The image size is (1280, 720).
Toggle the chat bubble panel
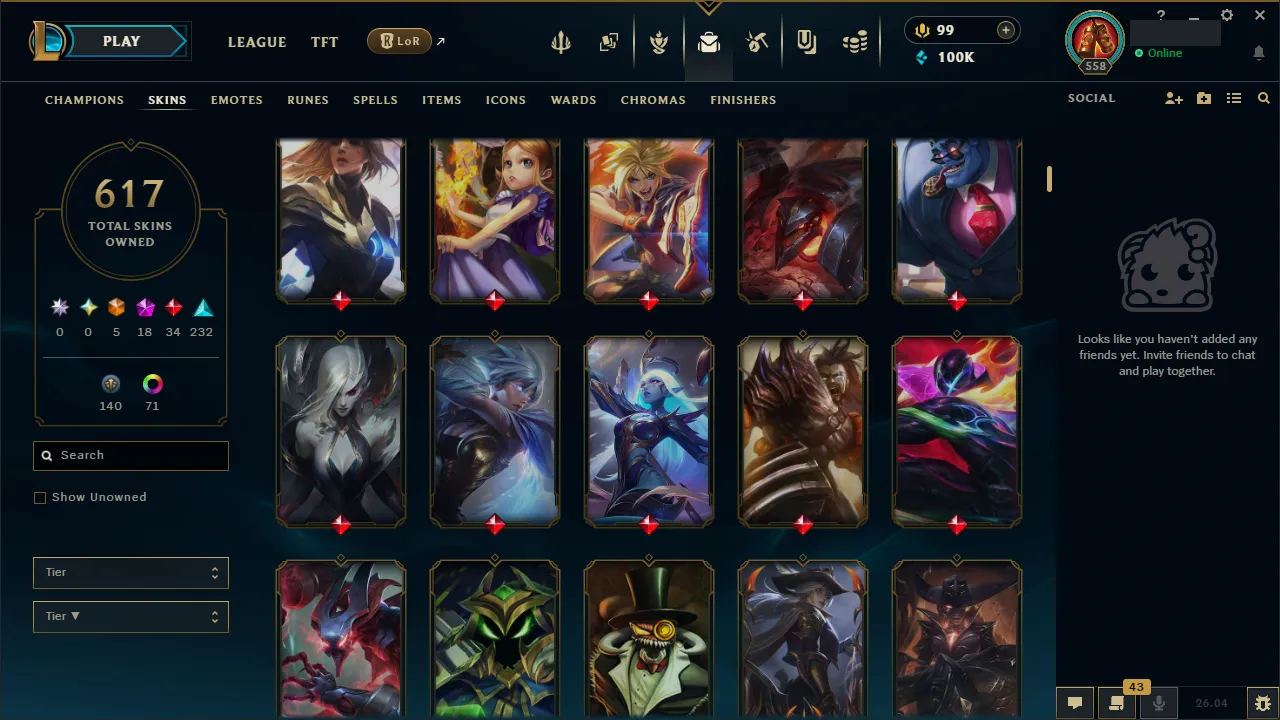1075,703
